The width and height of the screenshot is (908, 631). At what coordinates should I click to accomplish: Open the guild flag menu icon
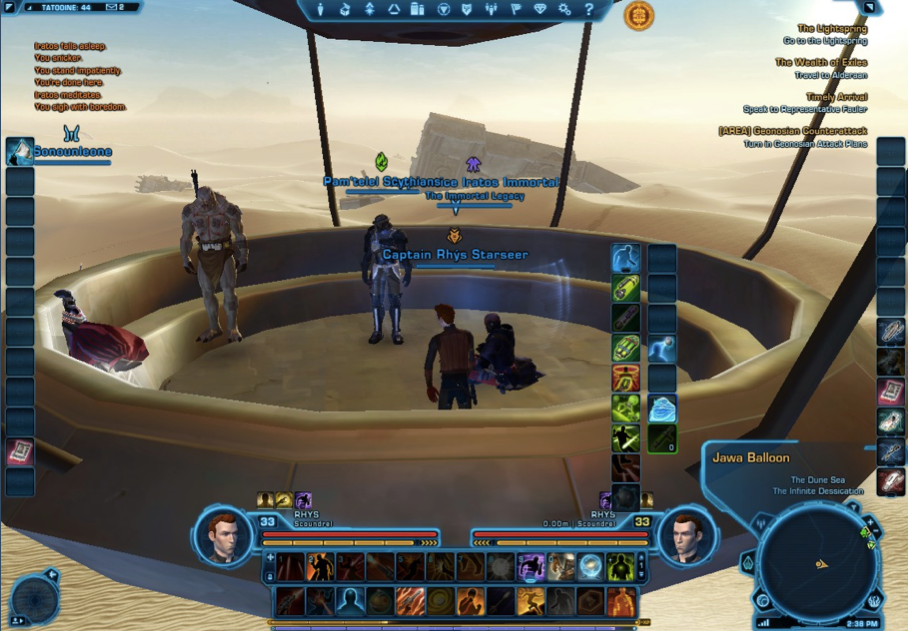[516, 10]
